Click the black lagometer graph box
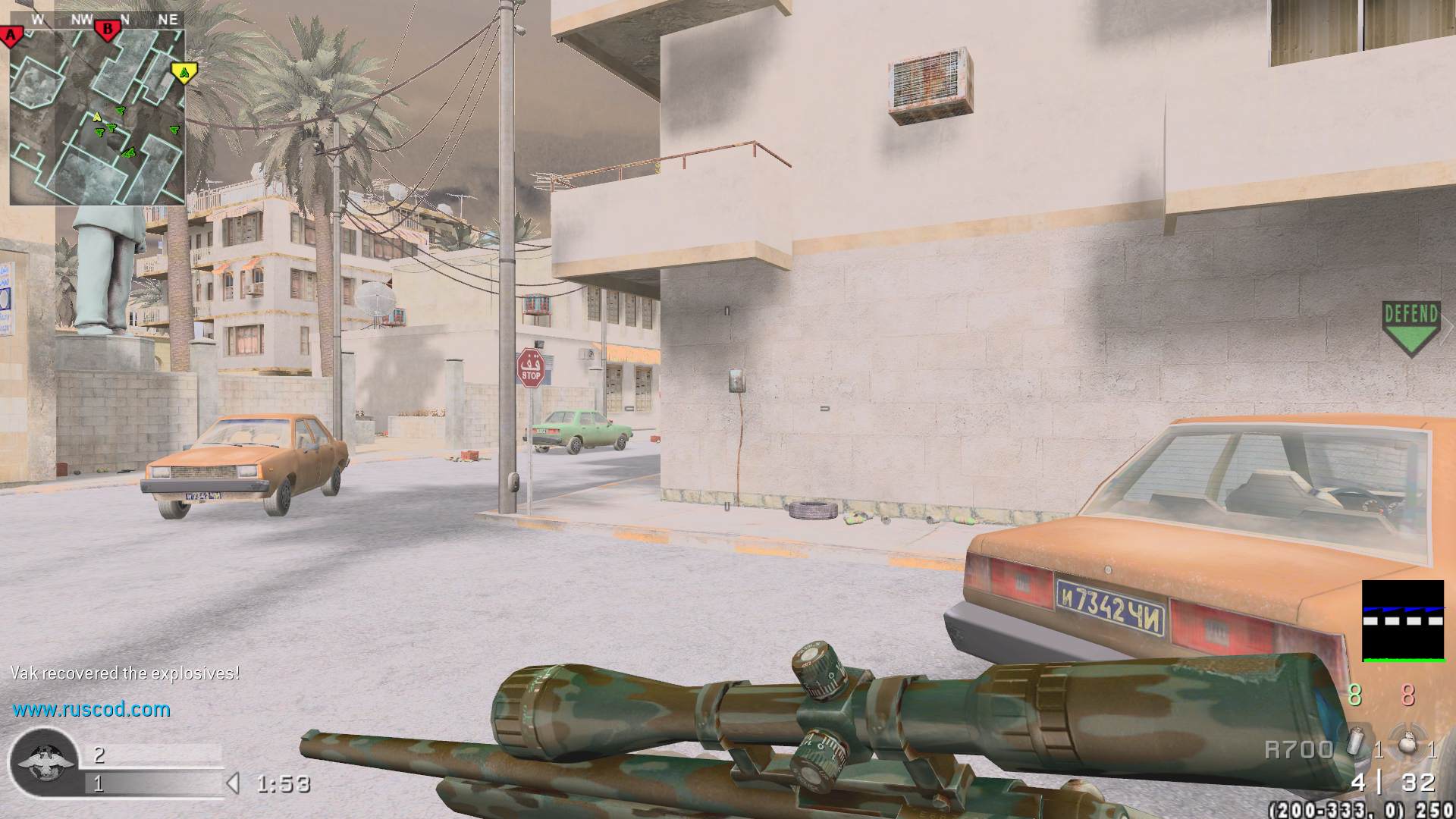1456x819 pixels. point(1403,620)
